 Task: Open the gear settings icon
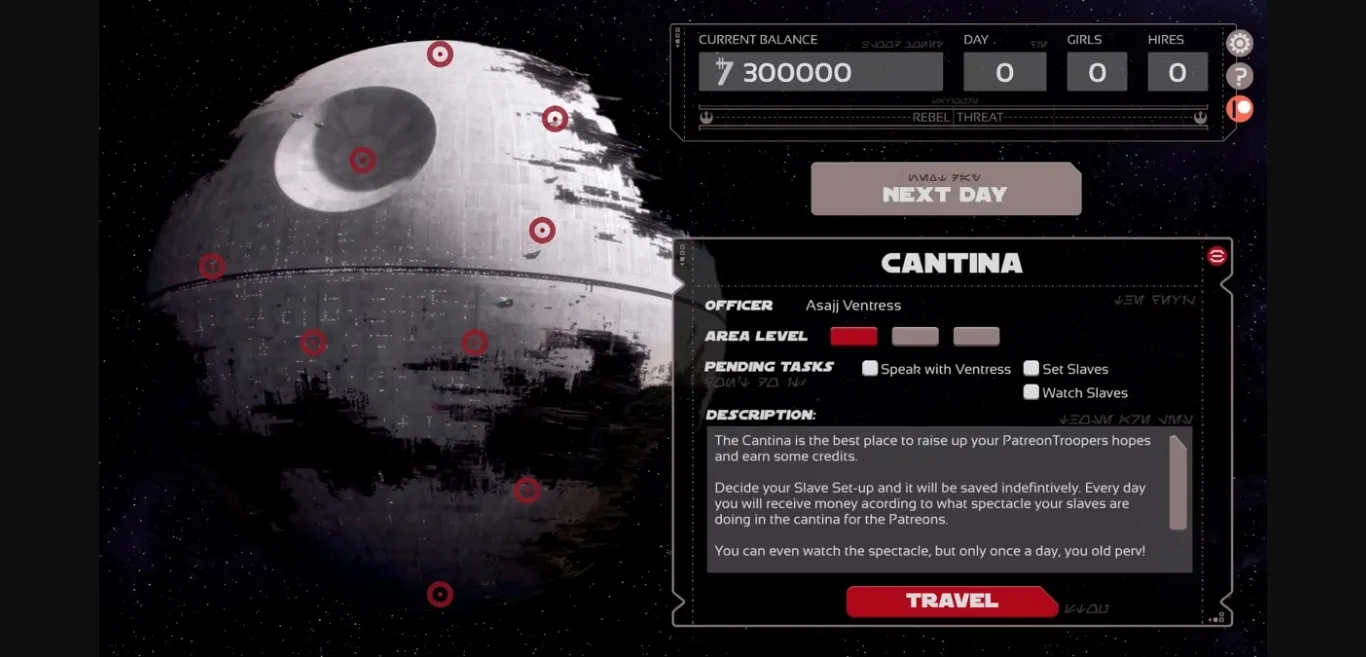point(1239,43)
